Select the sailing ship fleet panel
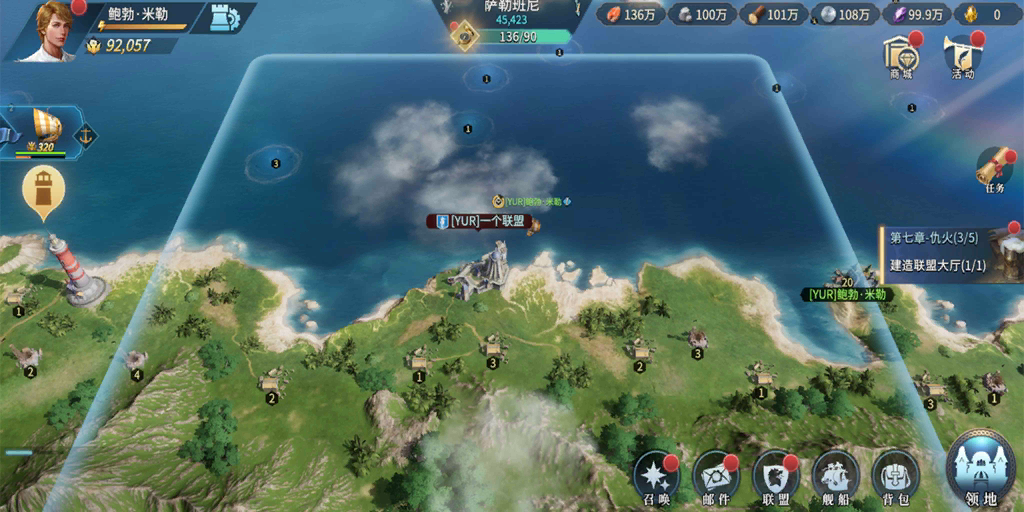1024x512 pixels. [x=45, y=131]
